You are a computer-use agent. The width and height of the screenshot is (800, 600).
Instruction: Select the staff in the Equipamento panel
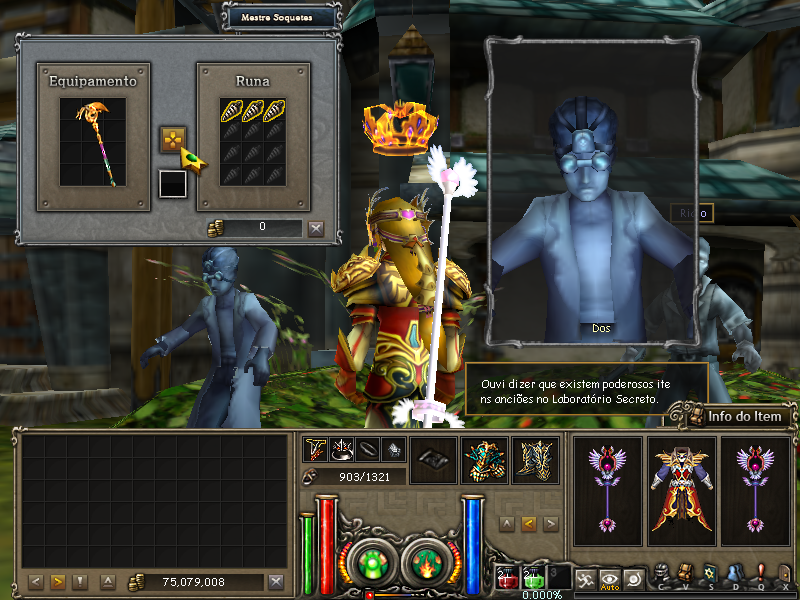93,141
